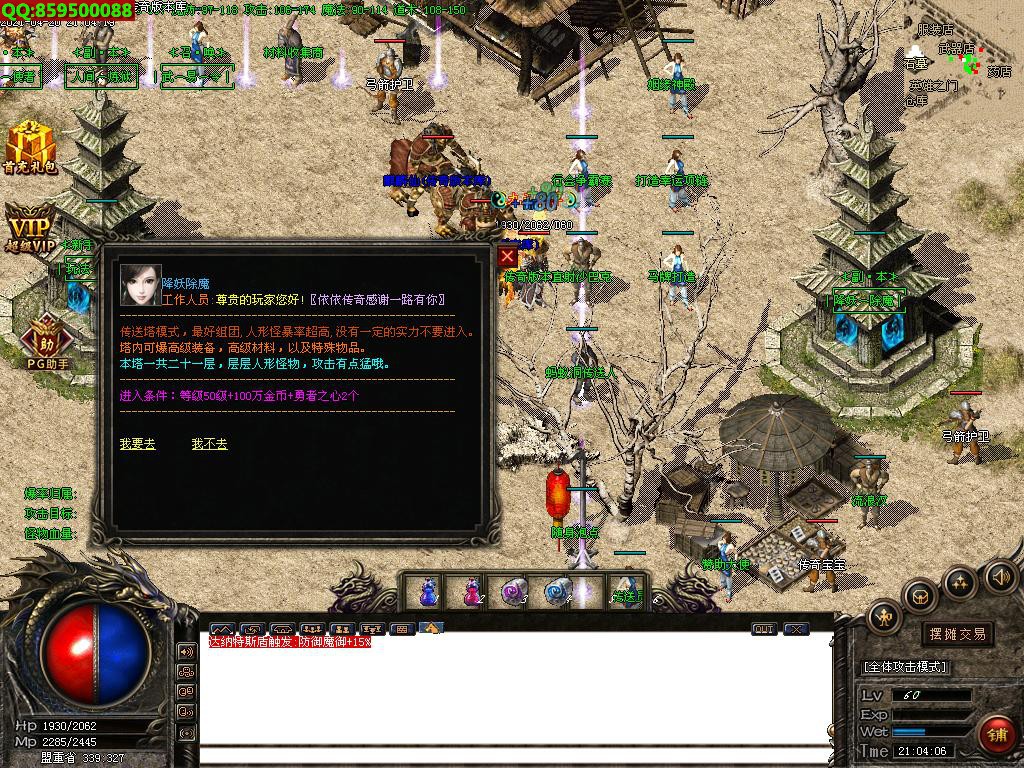Viewport: 1024px width, 768px height.
Task: Open the minimap in the corner
Action: point(958,60)
